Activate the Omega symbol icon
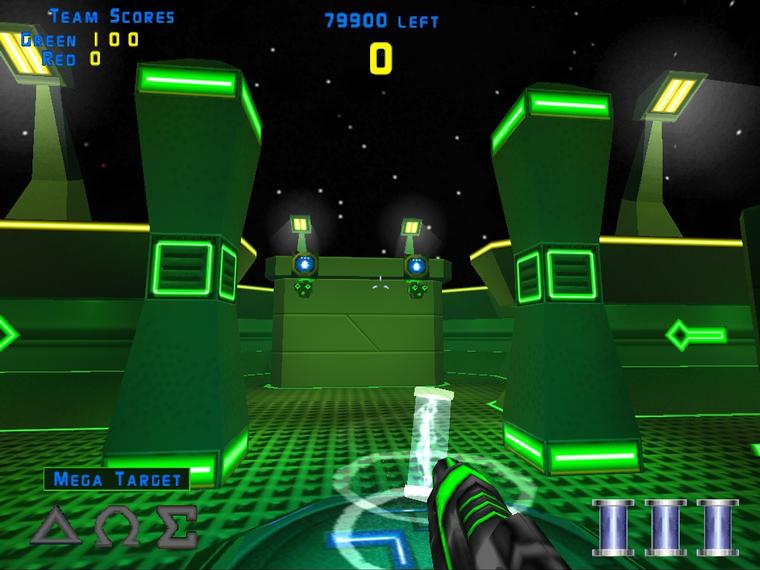 click(x=118, y=525)
